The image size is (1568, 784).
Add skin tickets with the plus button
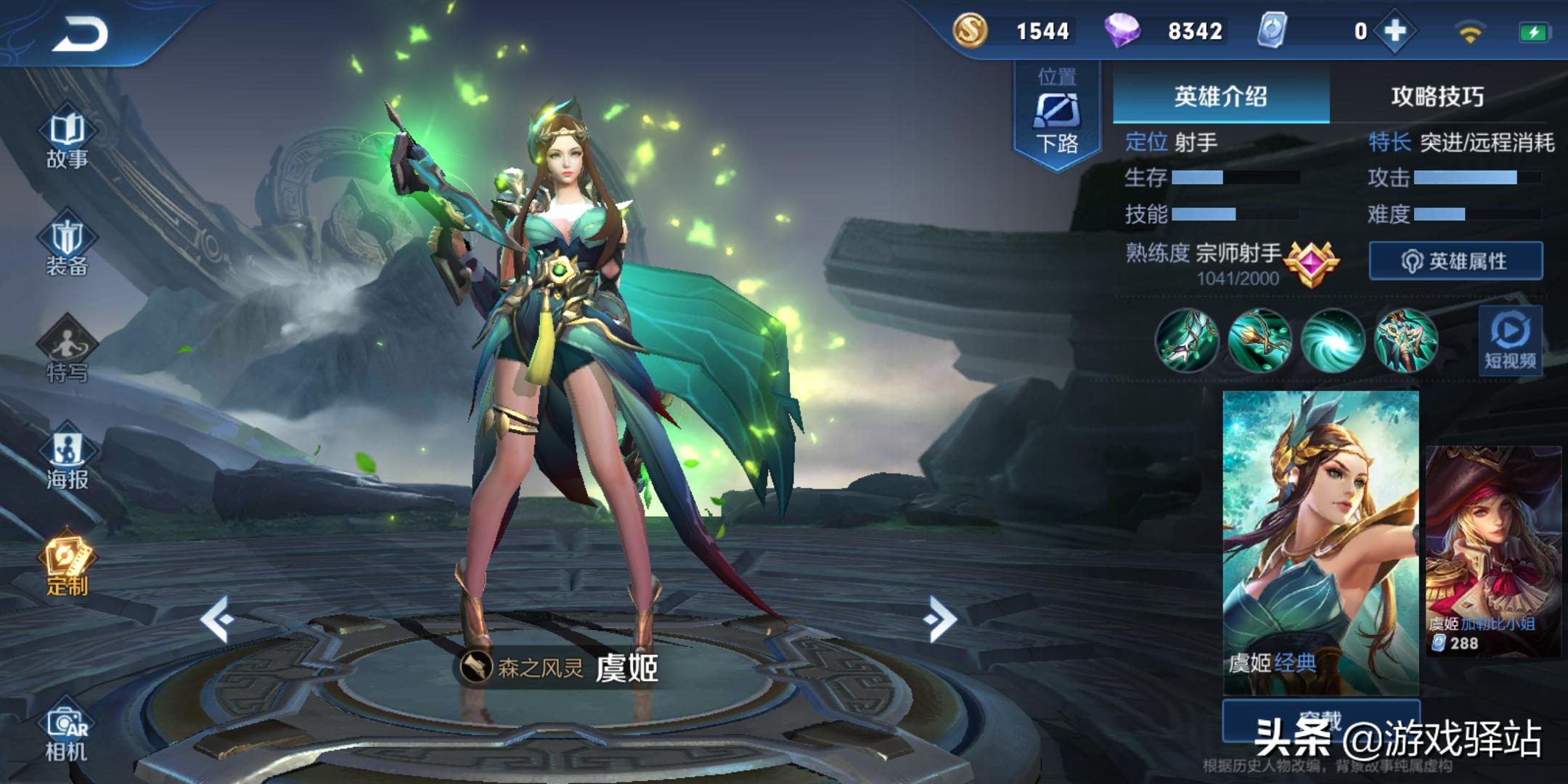pos(1395,31)
